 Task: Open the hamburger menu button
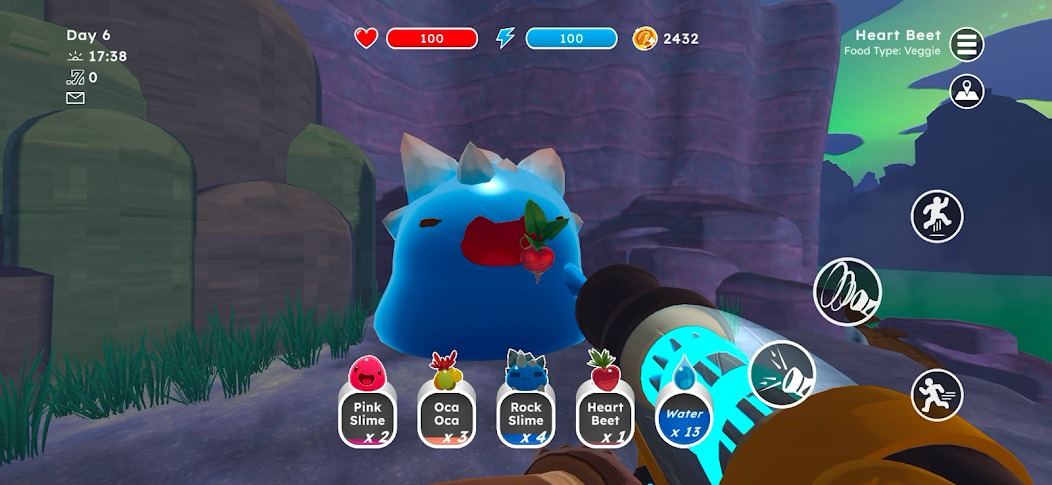pos(966,44)
